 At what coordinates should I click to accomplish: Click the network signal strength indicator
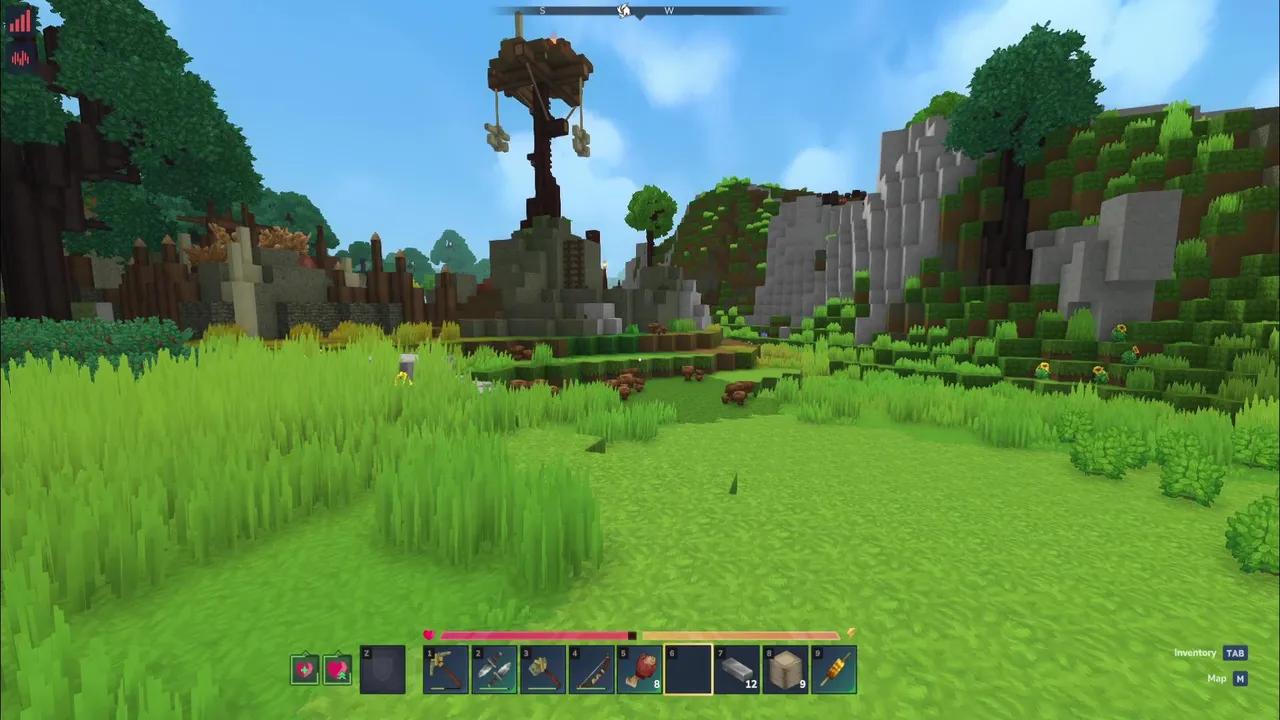pos(20,20)
